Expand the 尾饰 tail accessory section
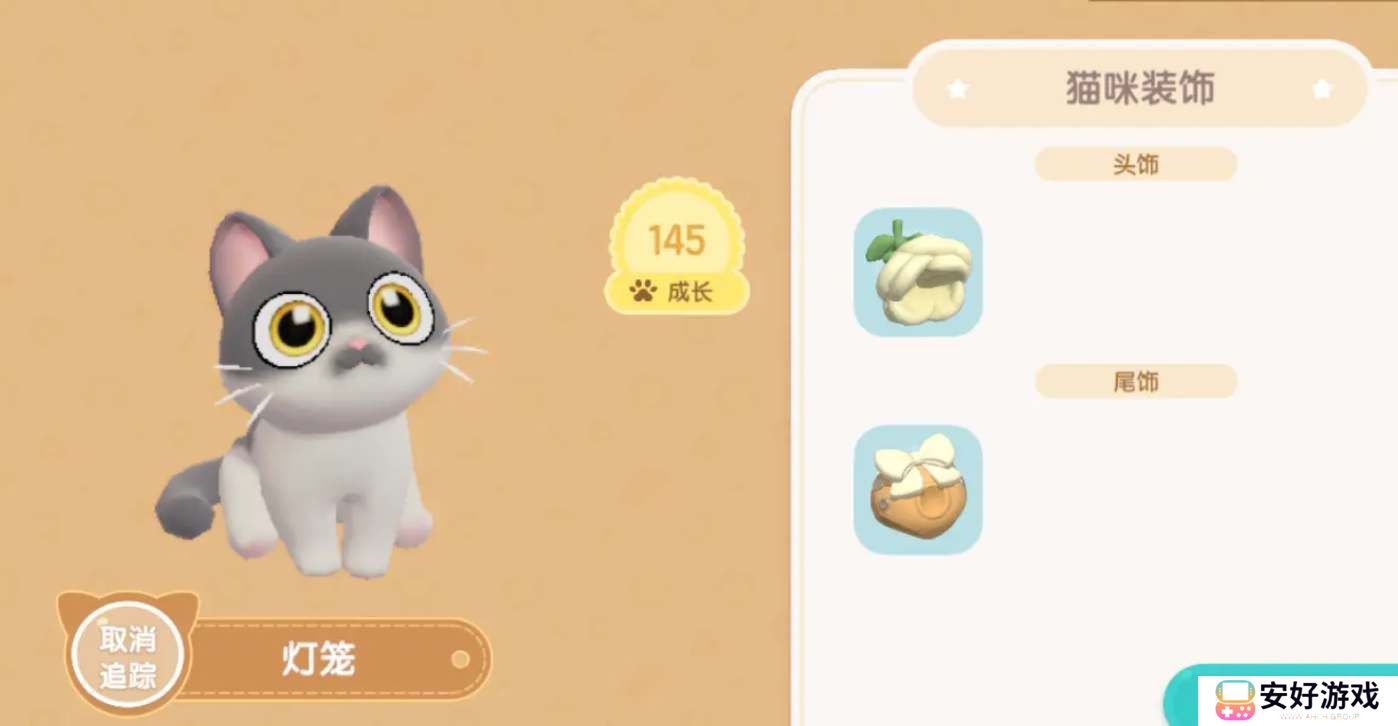Screen dimensions: 1398x726 click(1136, 381)
